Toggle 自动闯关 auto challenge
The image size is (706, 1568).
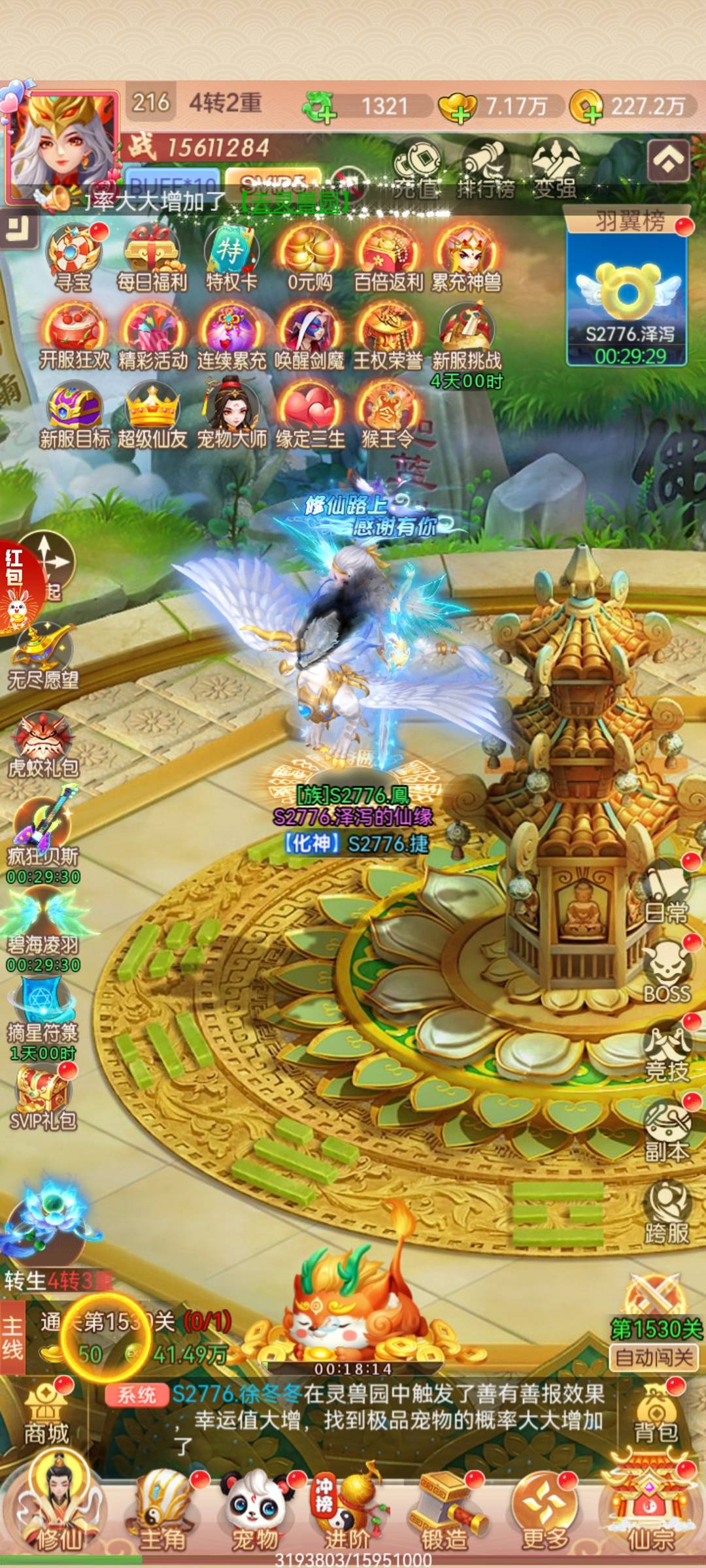(x=654, y=1358)
